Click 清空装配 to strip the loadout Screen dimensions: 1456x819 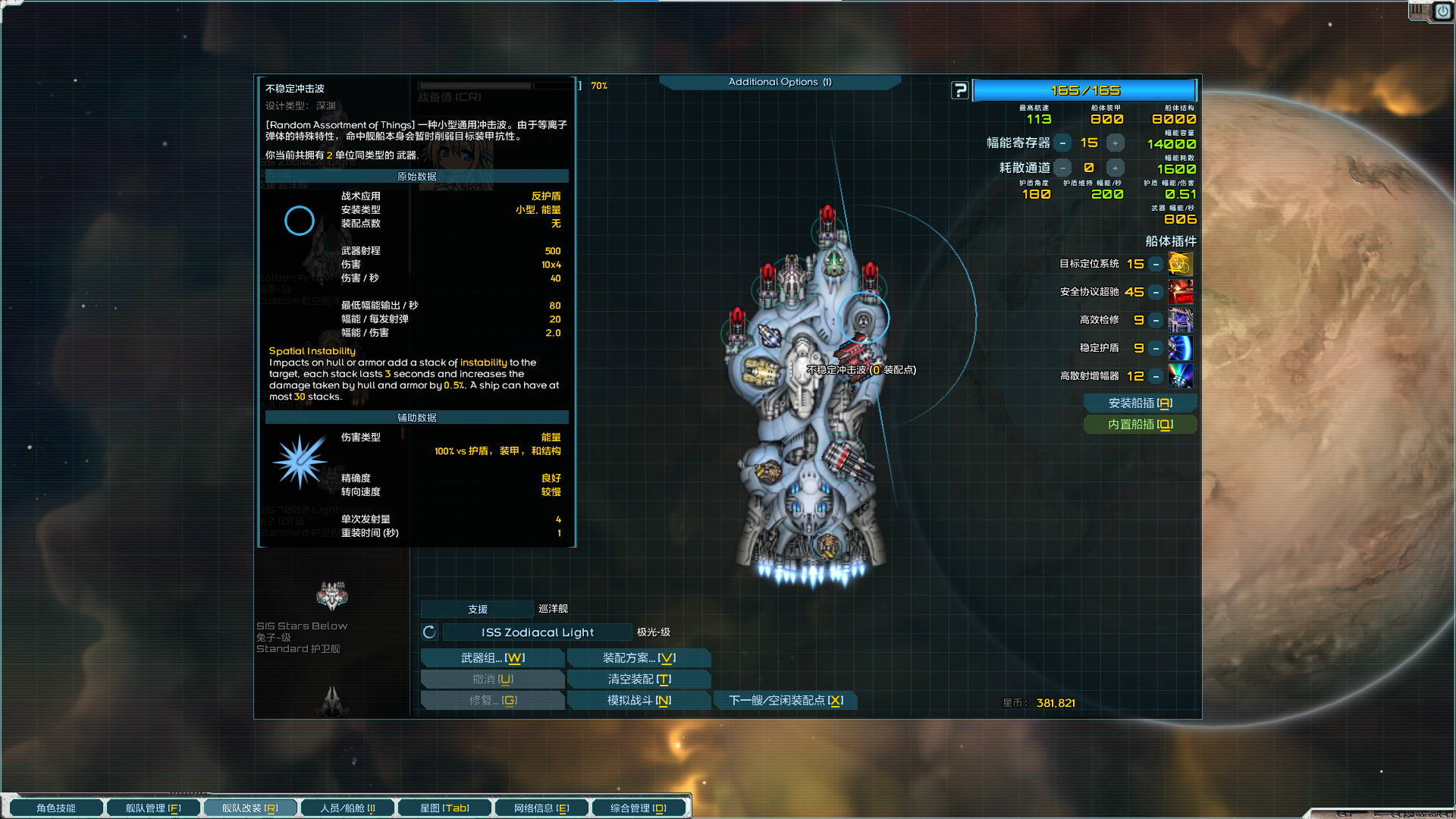pyautogui.click(x=639, y=679)
